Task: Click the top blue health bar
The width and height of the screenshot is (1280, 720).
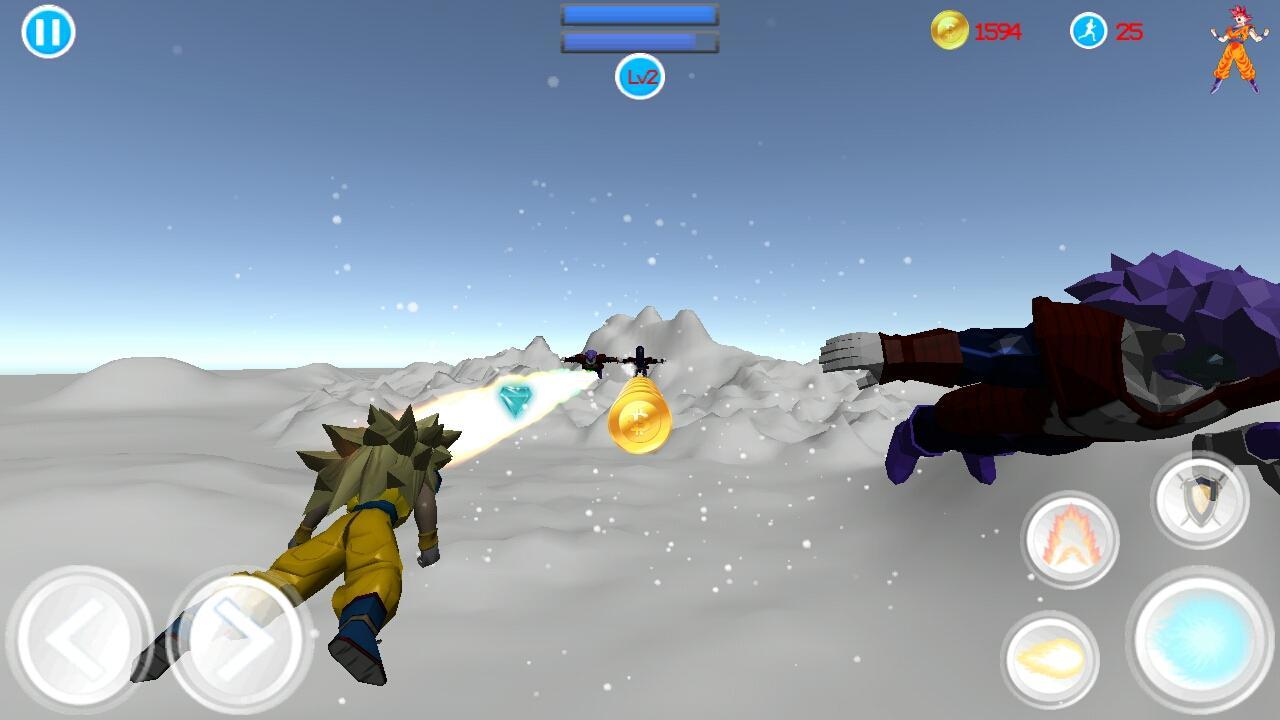Action: [637, 14]
